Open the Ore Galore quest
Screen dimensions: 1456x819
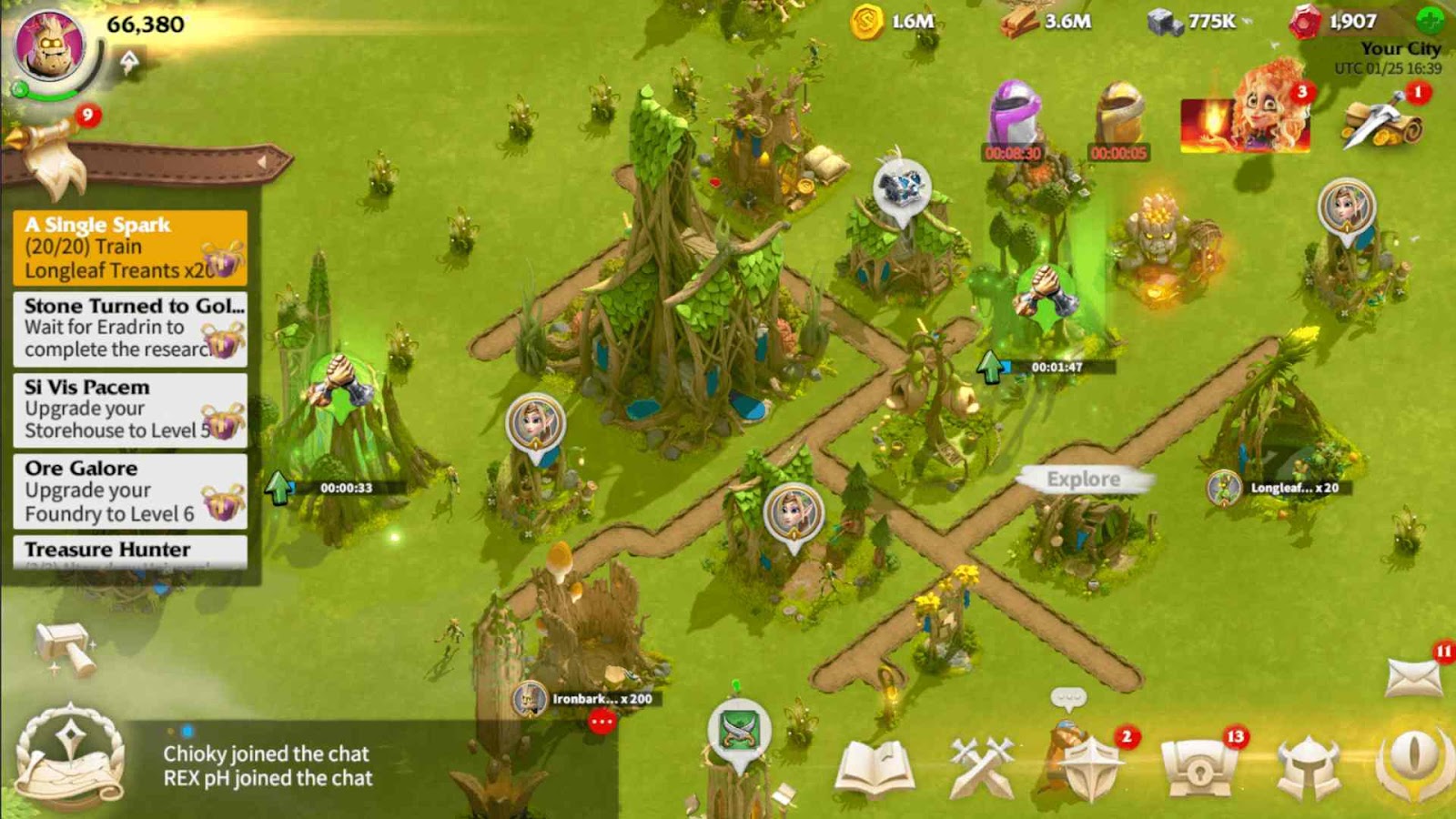pyautogui.click(x=130, y=491)
